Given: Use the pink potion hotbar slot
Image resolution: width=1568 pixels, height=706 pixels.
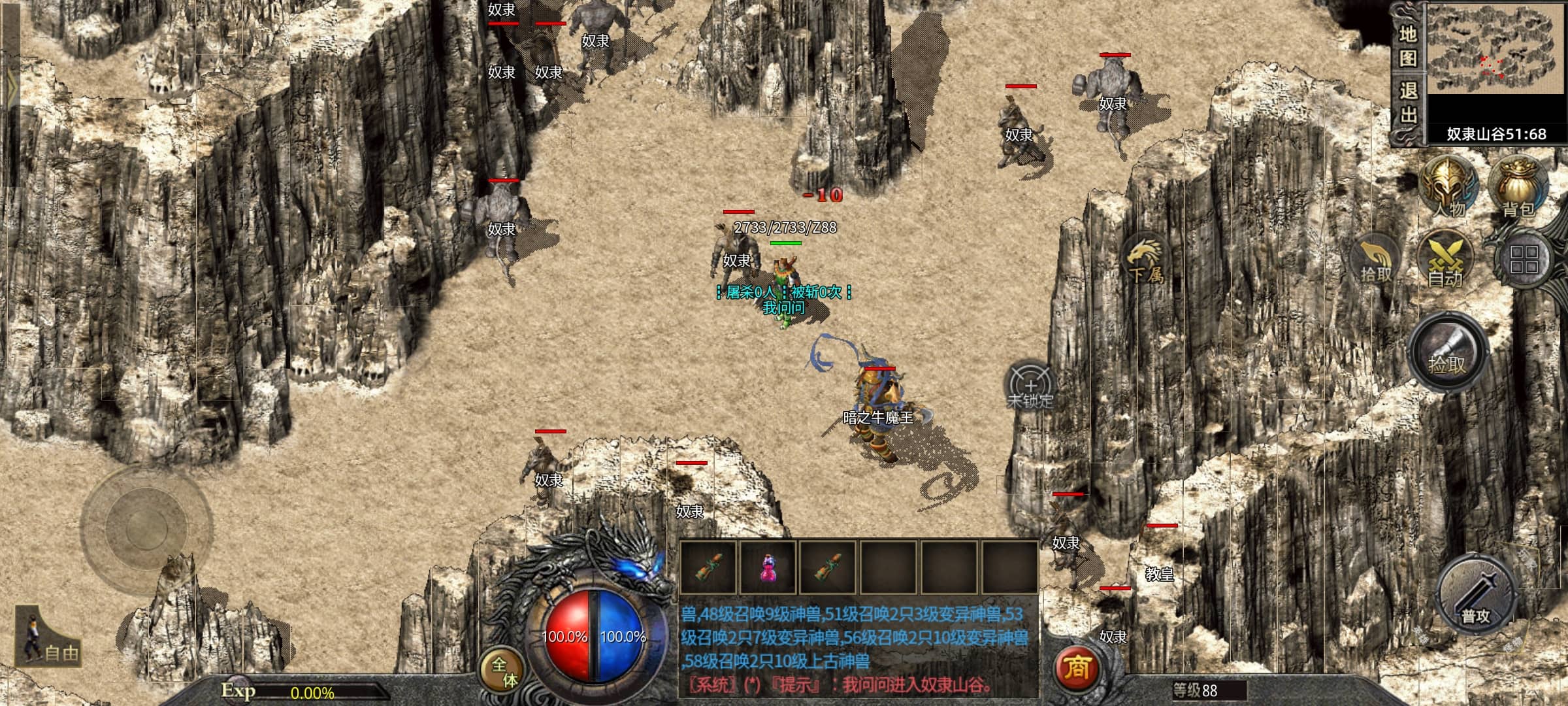Looking at the screenshot, I should (x=768, y=567).
